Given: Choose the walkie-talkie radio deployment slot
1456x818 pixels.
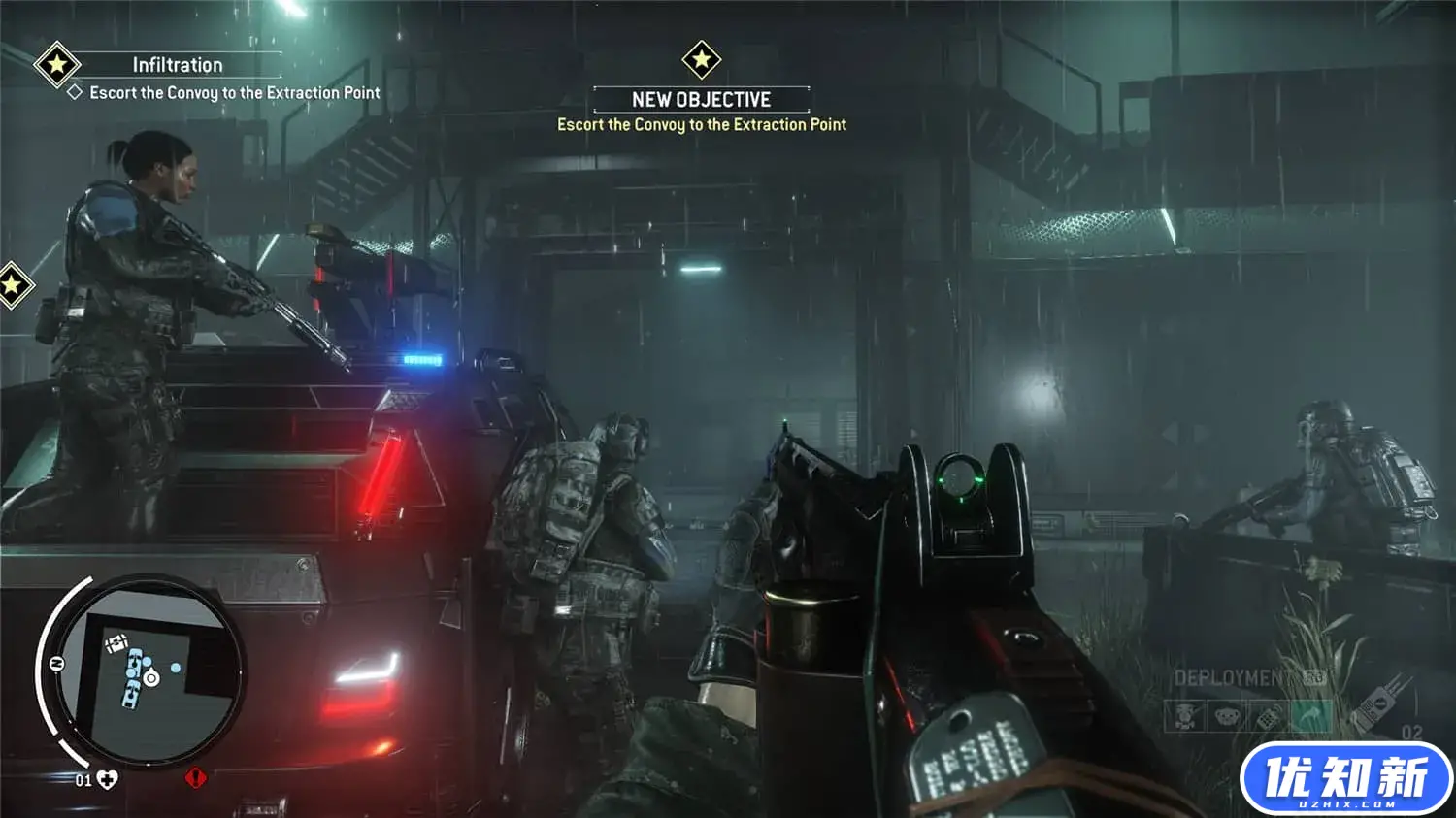Looking at the screenshot, I should [1268, 717].
